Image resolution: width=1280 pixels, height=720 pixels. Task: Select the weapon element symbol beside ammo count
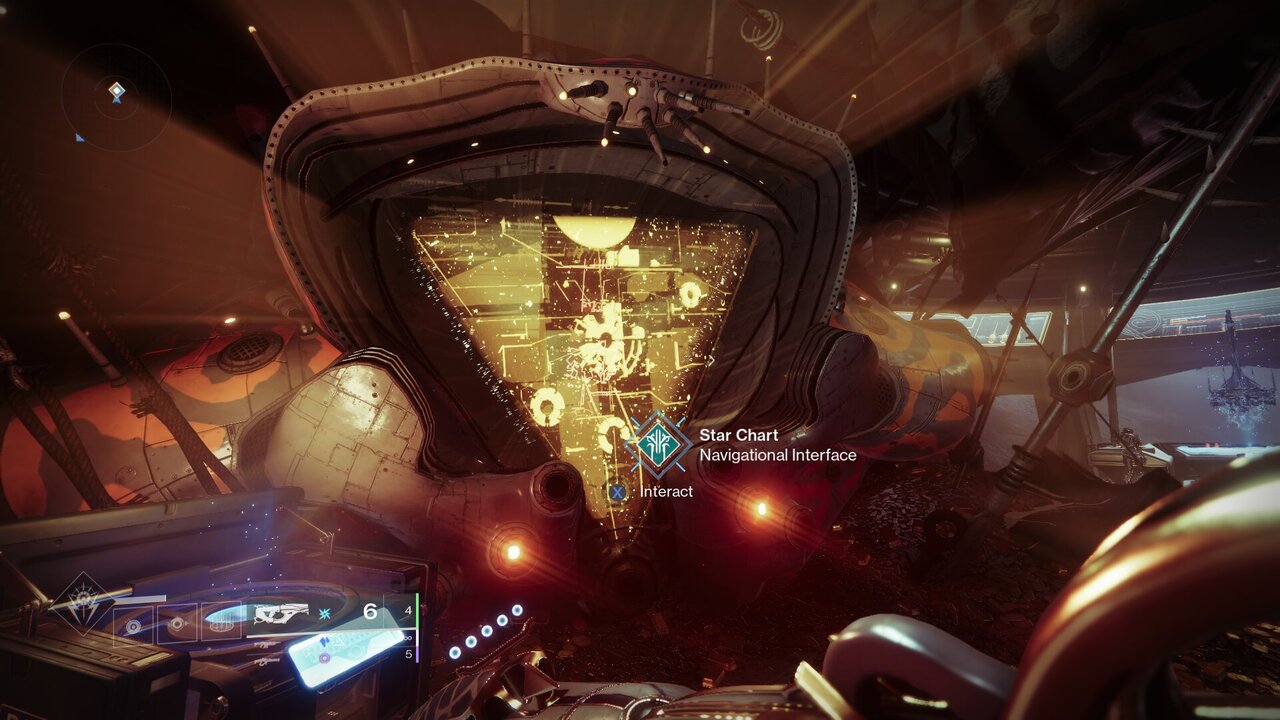tap(323, 613)
